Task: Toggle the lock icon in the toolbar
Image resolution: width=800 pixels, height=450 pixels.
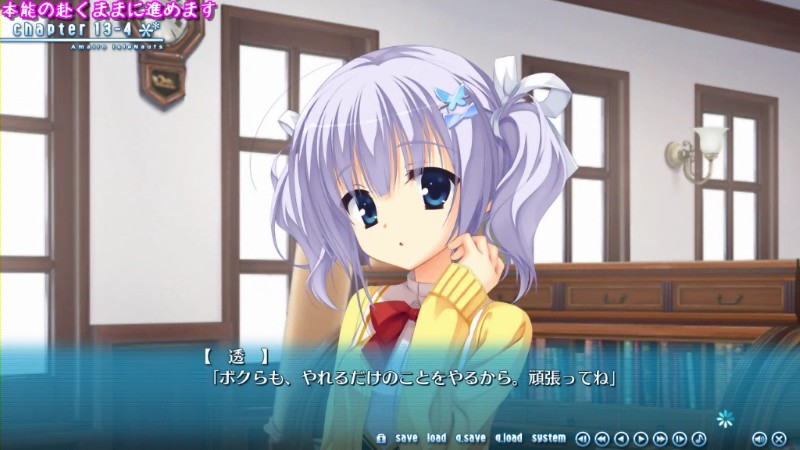Action: point(381,438)
